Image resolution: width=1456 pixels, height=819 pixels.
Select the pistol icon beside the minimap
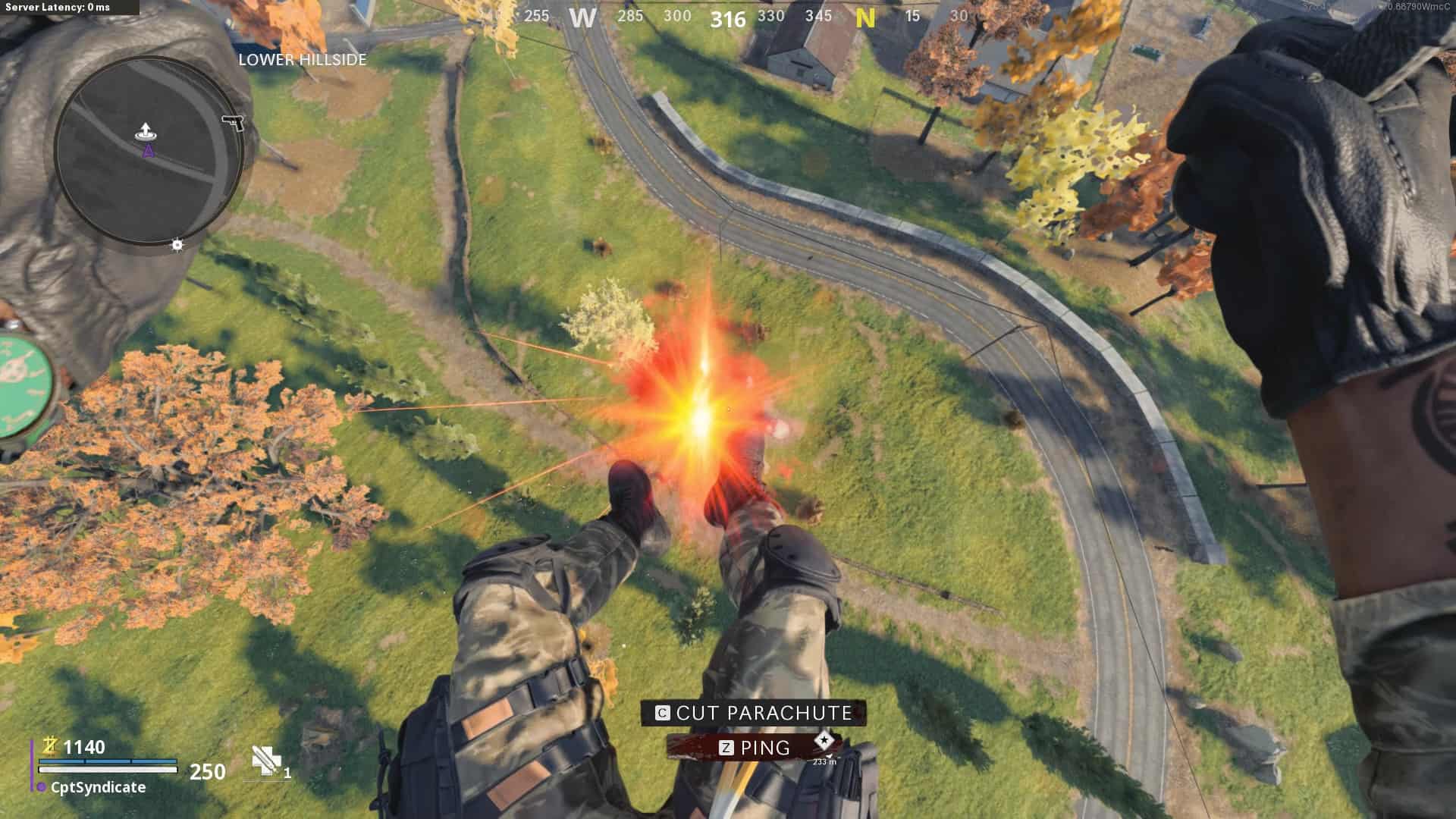point(233,122)
